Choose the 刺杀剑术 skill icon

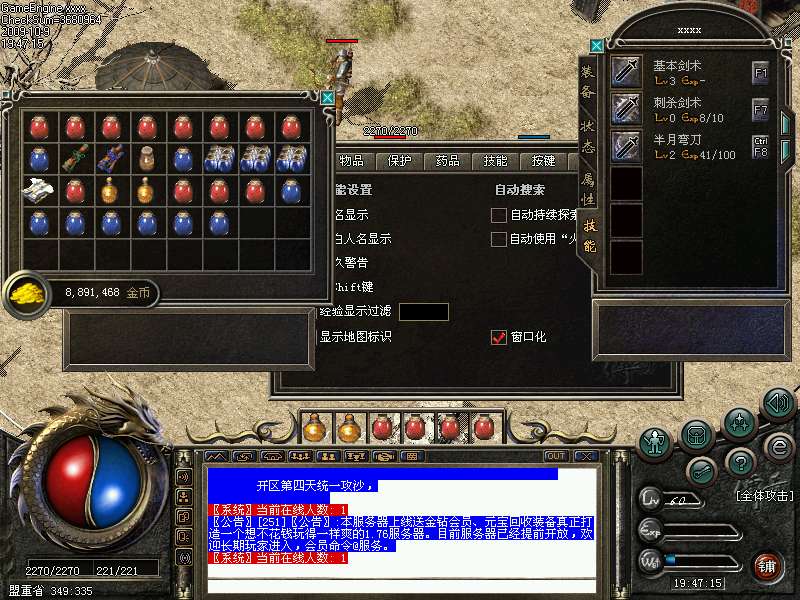(x=626, y=109)
